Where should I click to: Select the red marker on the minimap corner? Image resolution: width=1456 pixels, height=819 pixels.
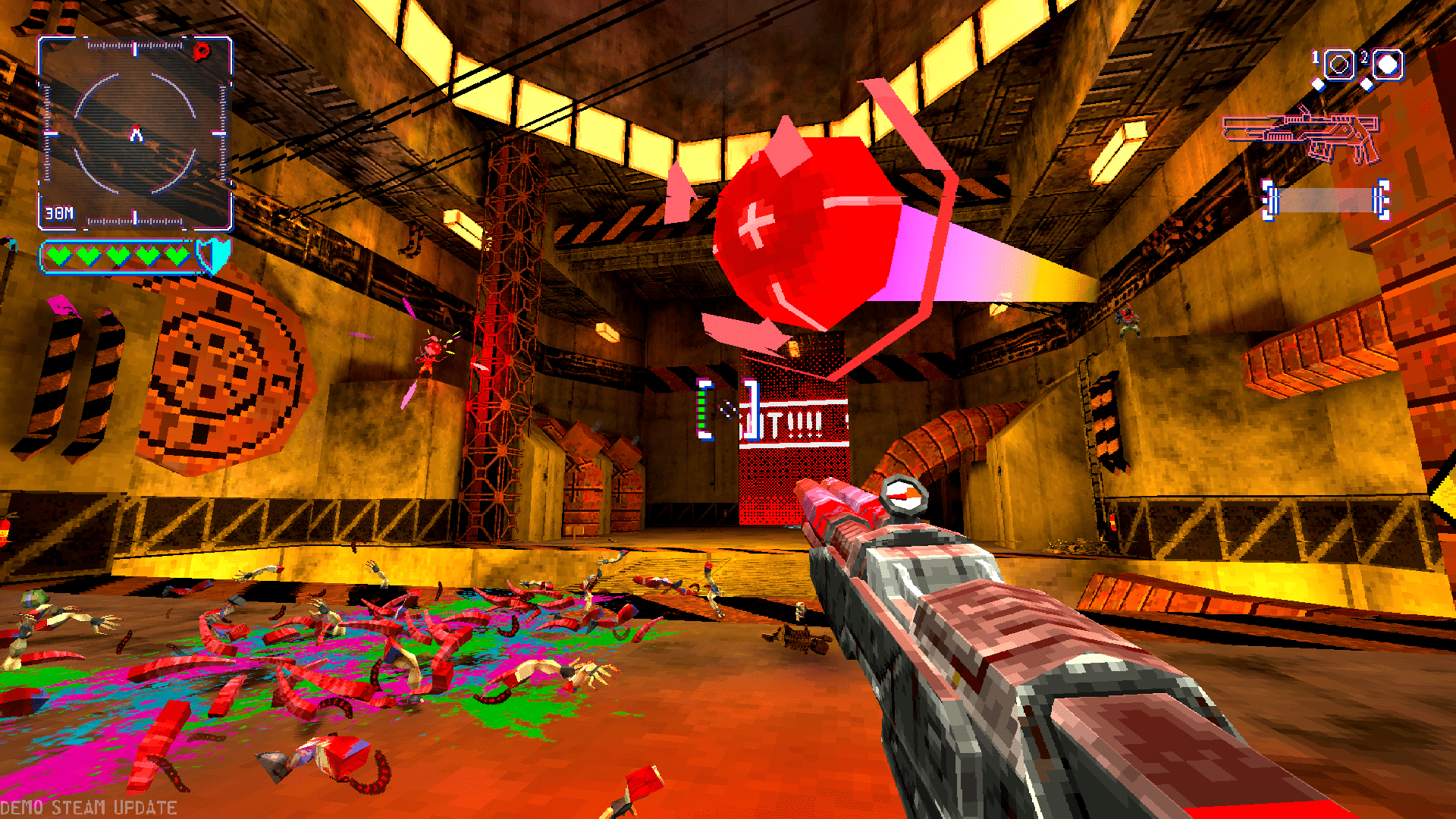coord(202,52)
